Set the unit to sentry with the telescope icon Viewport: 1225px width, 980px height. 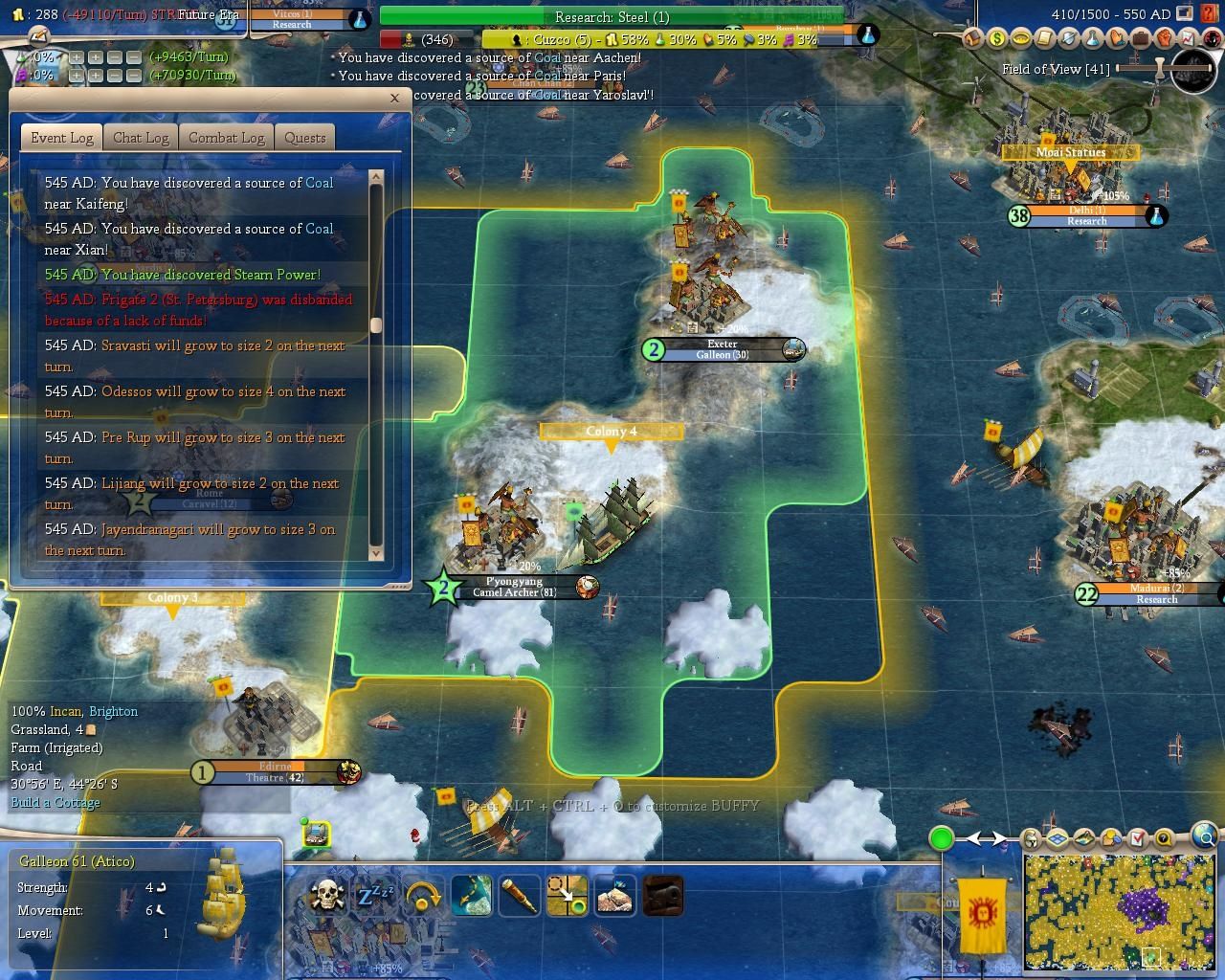(x=520, y=895)
